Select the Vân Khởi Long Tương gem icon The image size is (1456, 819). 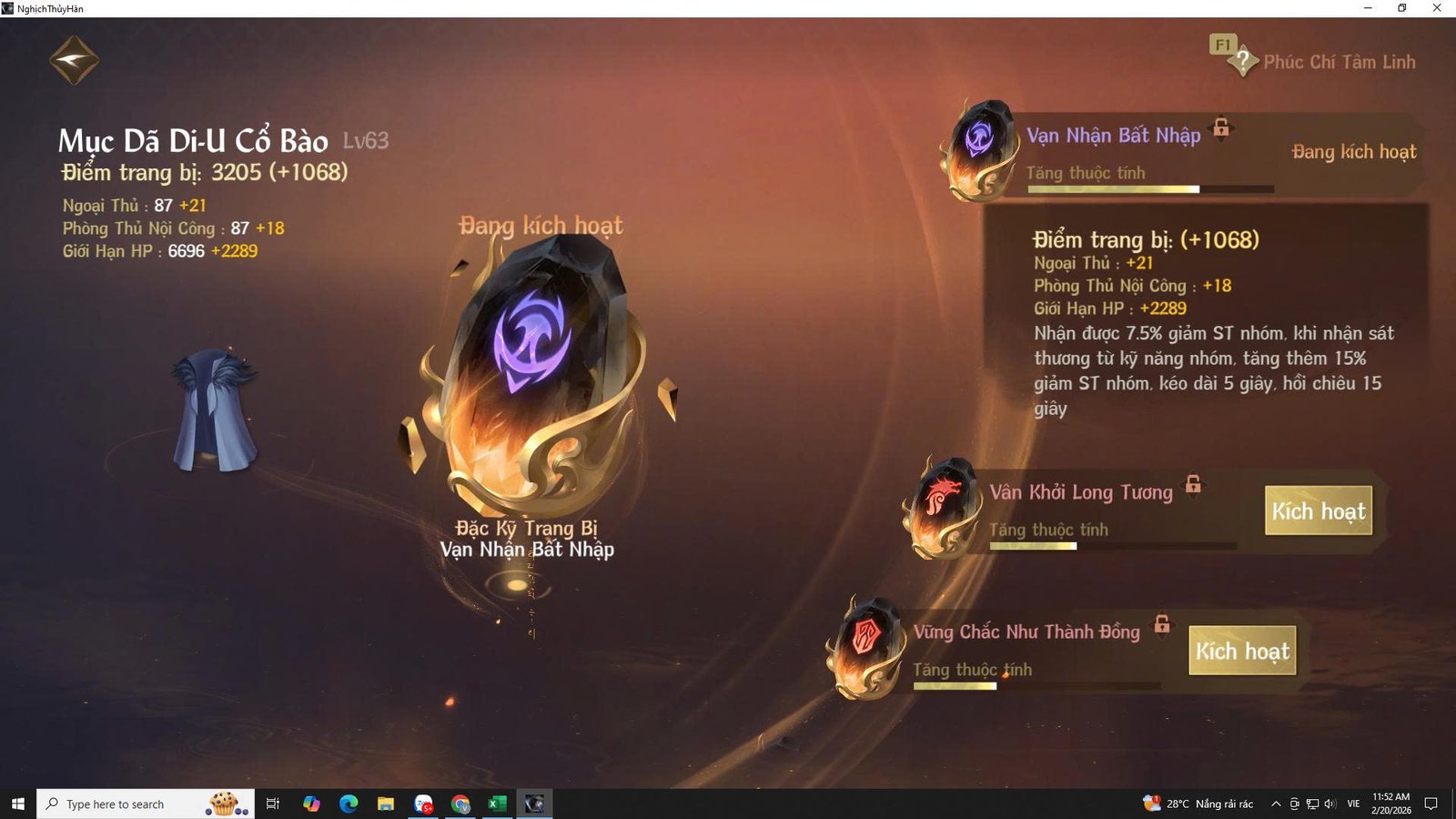[x=939, y=508]
